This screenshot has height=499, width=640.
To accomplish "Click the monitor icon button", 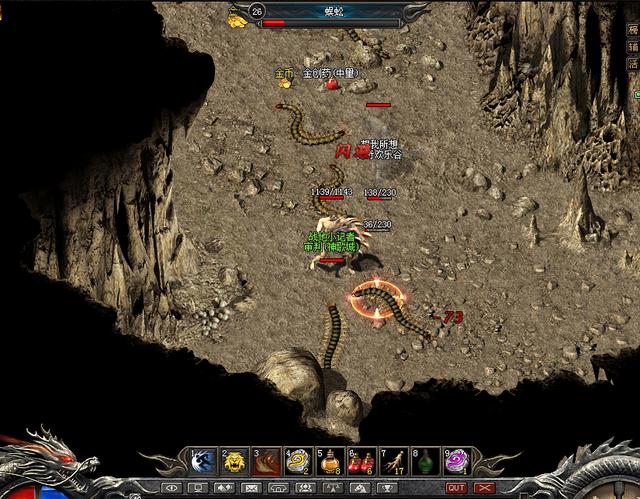I will (197, 488).
